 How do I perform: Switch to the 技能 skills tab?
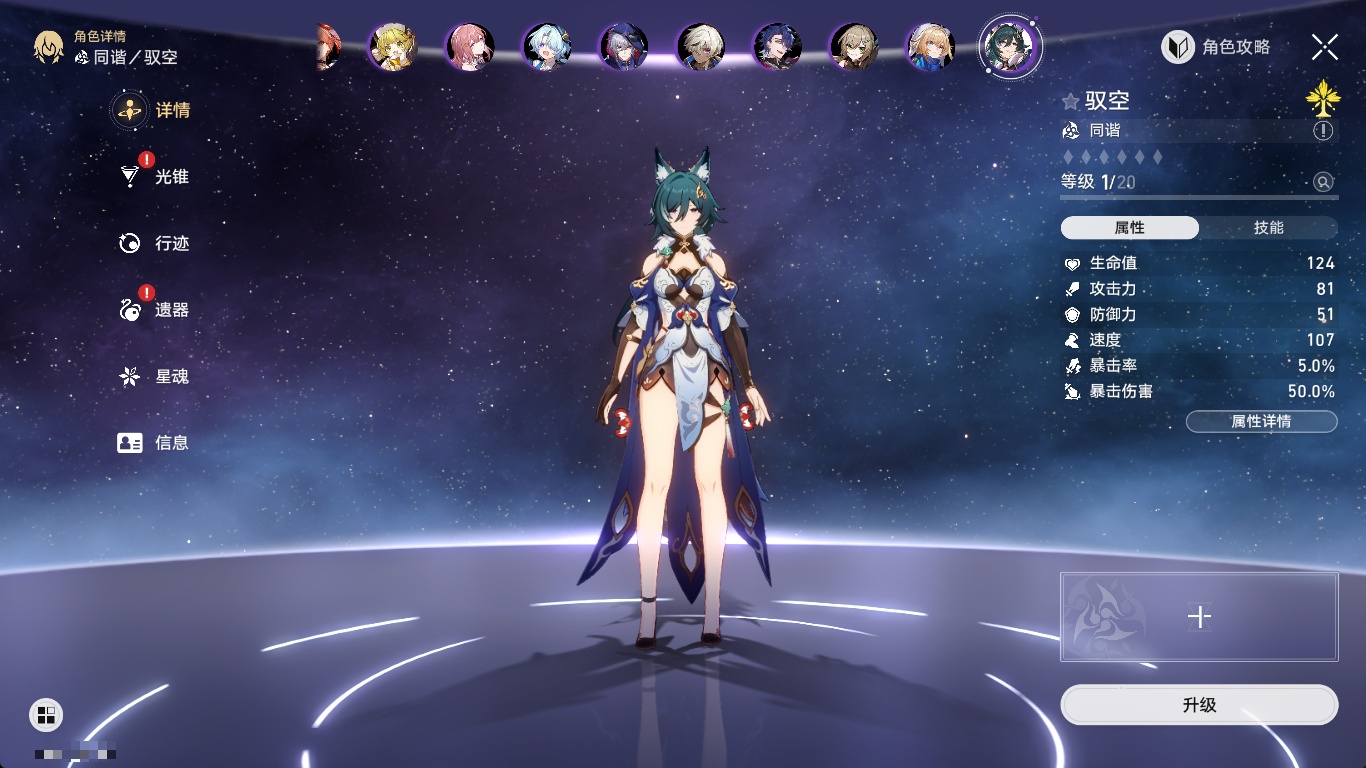1268,228
